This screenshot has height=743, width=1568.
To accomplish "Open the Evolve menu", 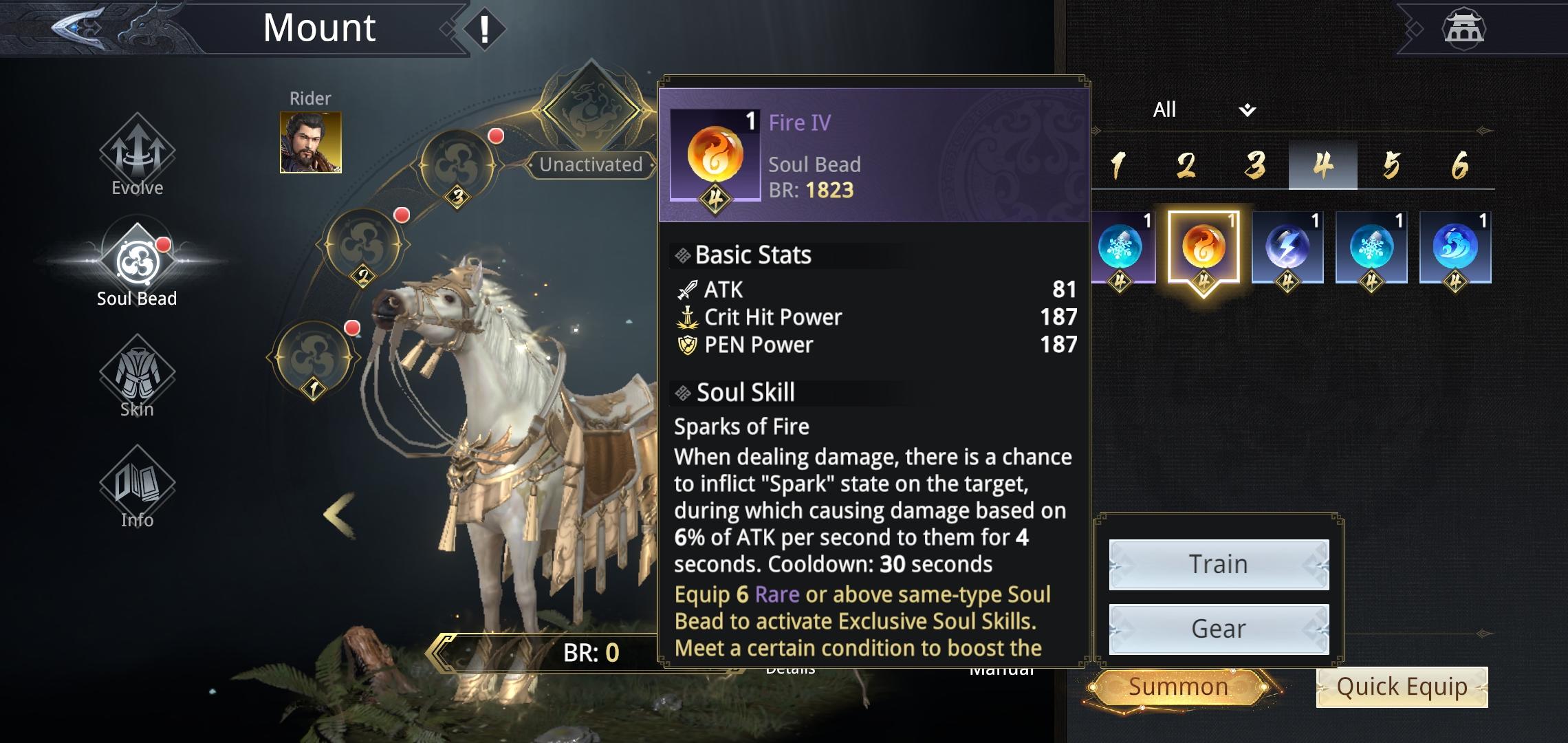I will coord(137,156).
